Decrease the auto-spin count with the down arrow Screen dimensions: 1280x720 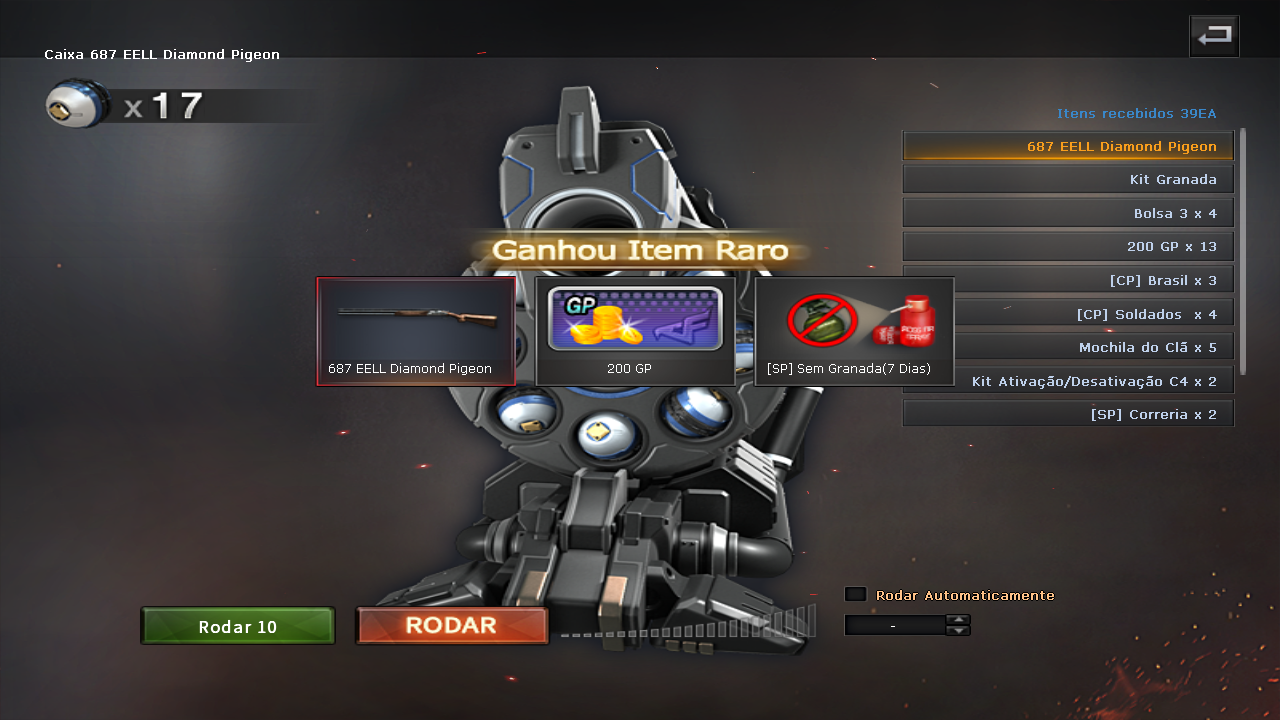point(958,631)
